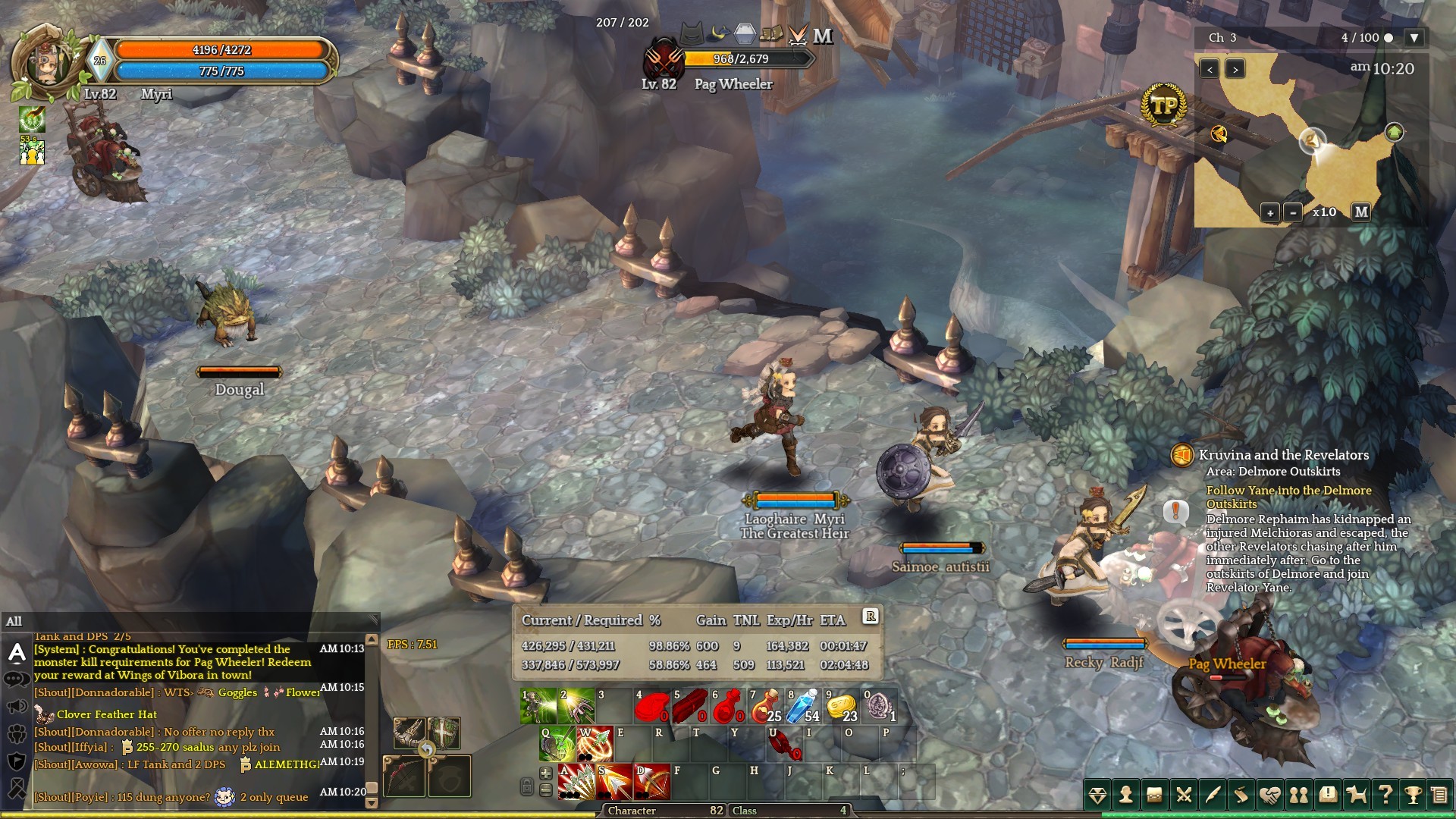Screen dimensions: 1456x819
Task: Open the trophy achievements menu icon
Action: click(1413, 795)
